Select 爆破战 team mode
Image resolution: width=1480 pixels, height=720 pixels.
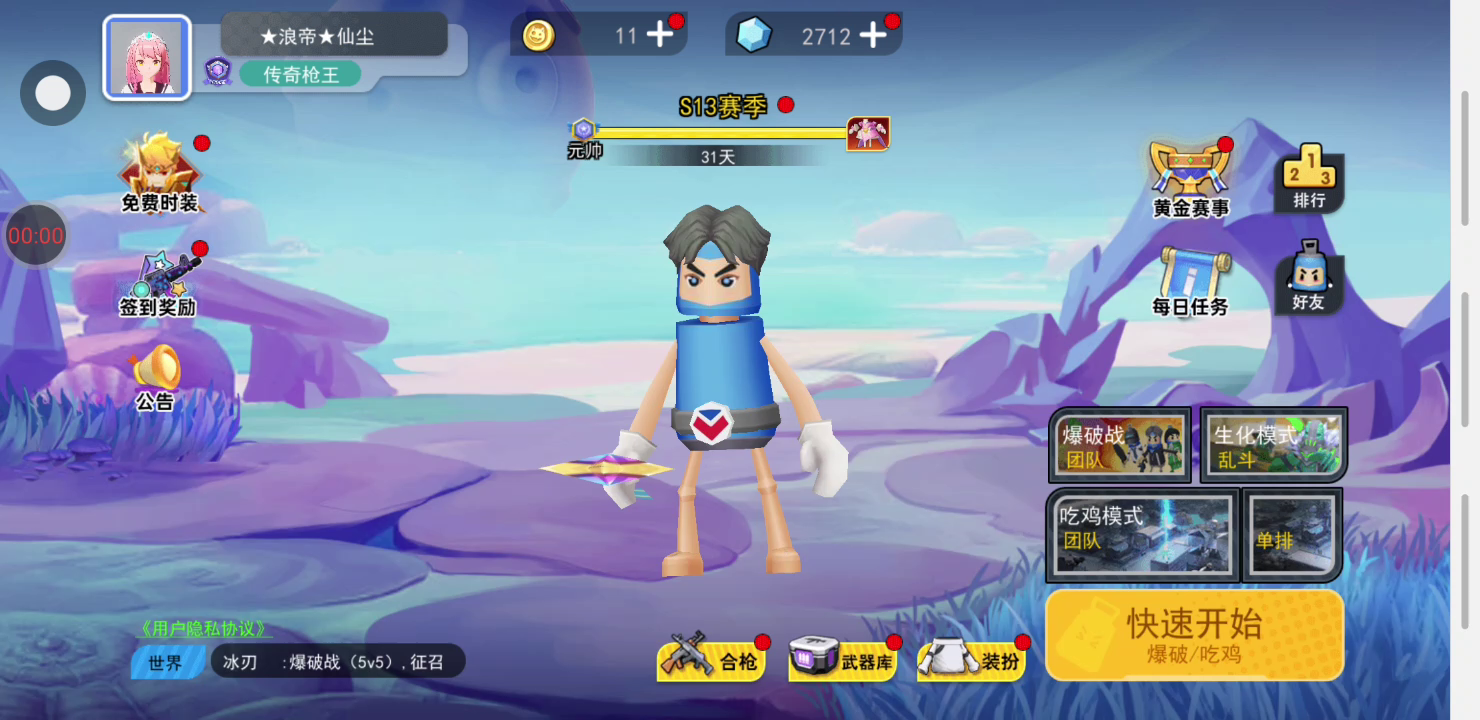click(1118, 445)
